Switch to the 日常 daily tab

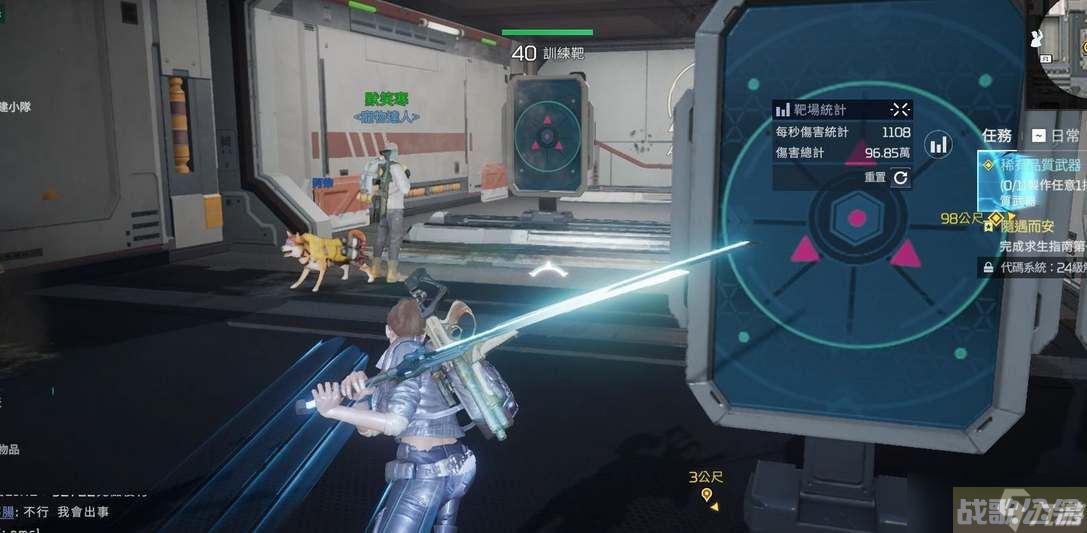(x=1058, y=135)
